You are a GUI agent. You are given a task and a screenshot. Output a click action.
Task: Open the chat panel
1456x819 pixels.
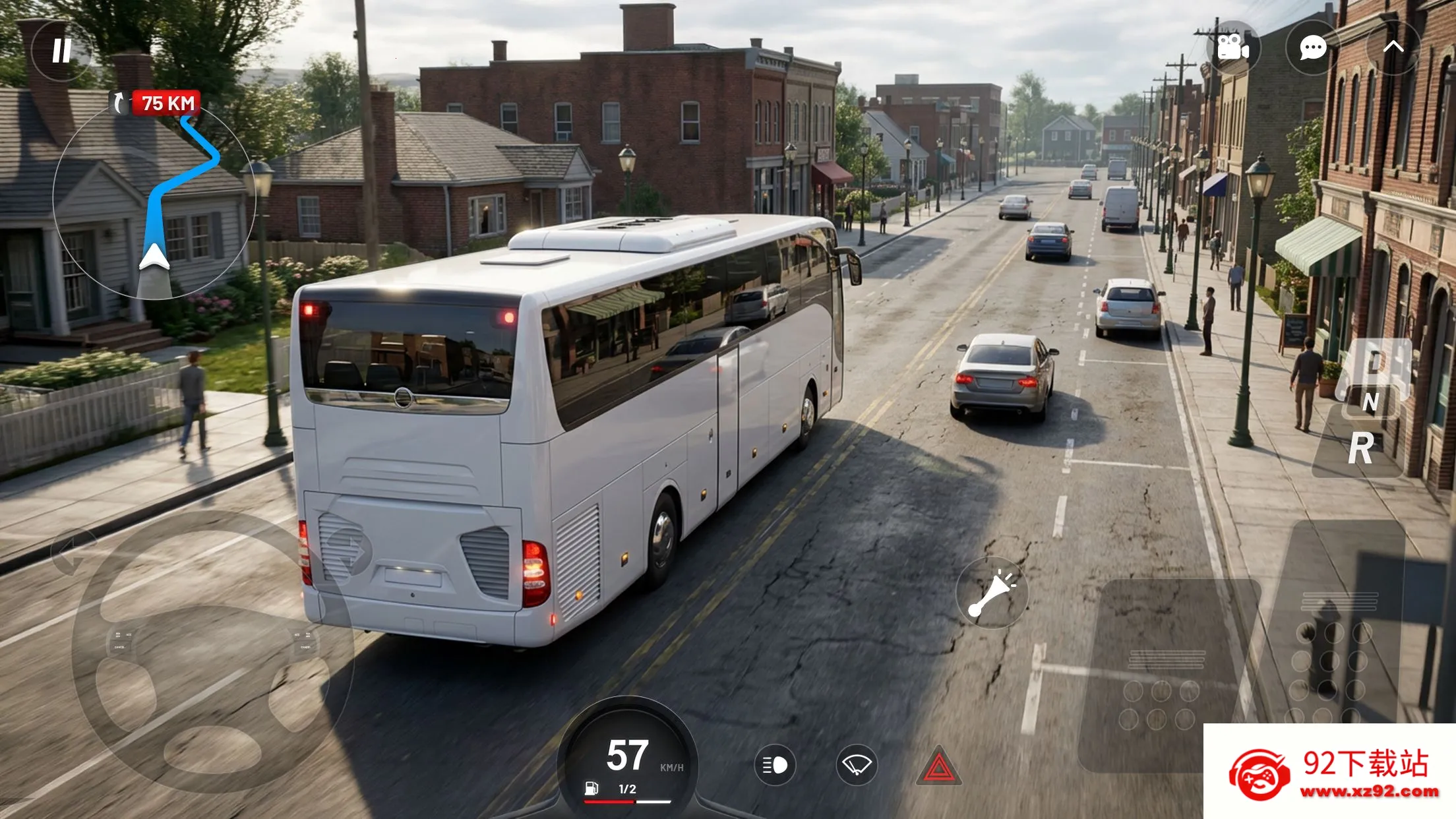1313,47
